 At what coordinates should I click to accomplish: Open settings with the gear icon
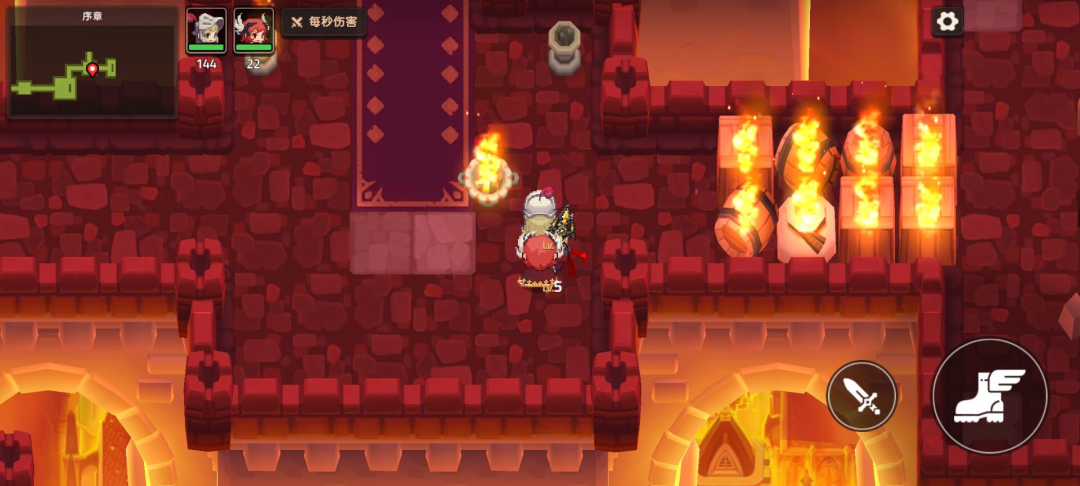[947, 21]
